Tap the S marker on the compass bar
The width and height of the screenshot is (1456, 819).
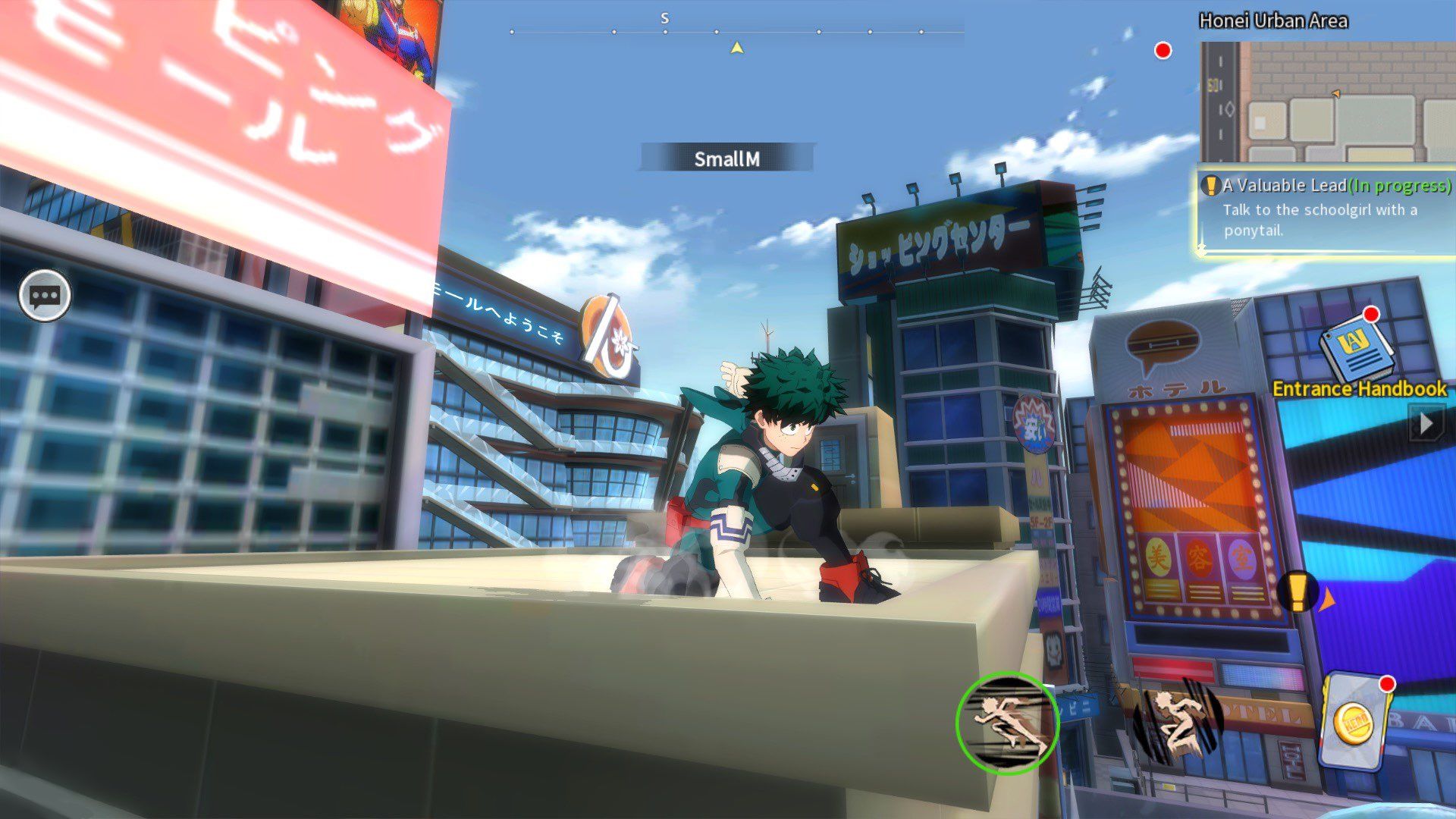[x=664, y=17]
